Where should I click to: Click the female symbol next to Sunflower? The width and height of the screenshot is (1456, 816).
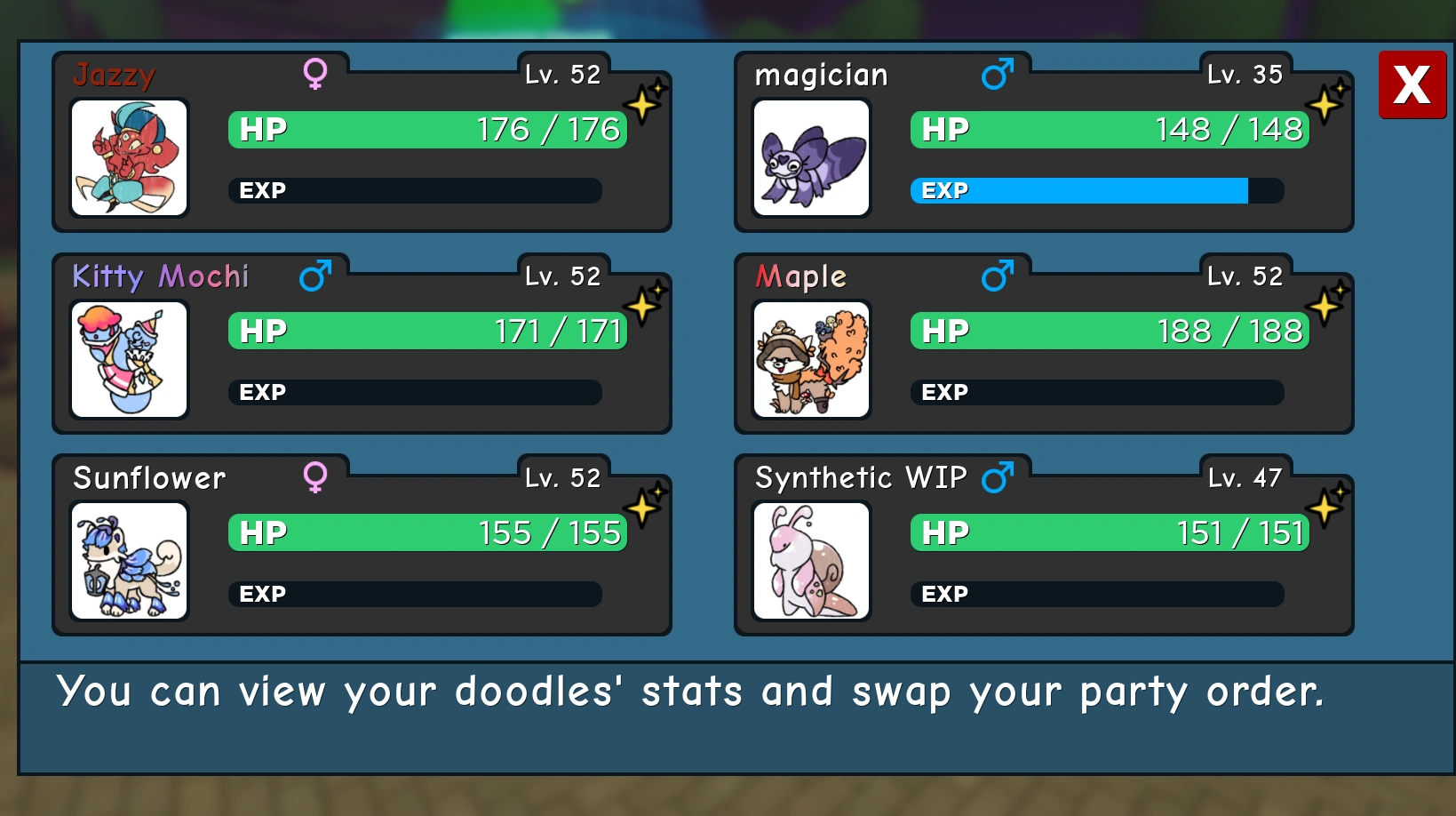315,477
